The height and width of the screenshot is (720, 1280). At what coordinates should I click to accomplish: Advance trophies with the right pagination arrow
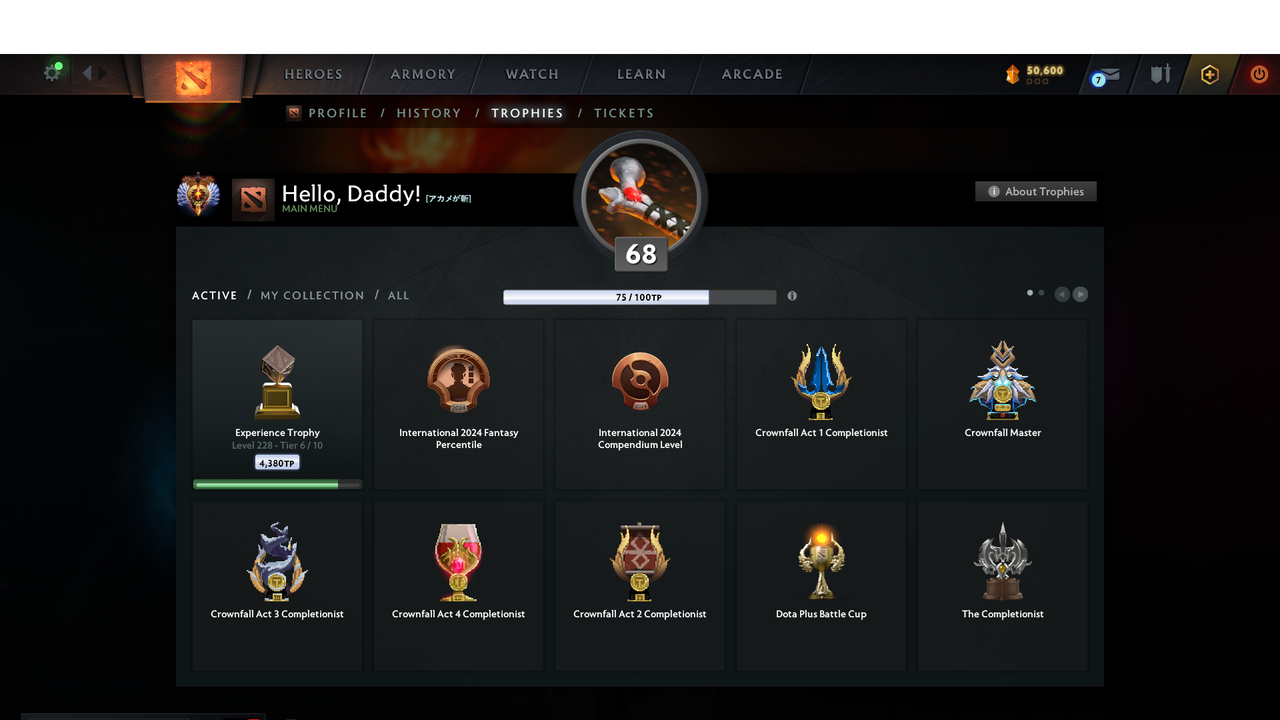(x=1080, y=293)
